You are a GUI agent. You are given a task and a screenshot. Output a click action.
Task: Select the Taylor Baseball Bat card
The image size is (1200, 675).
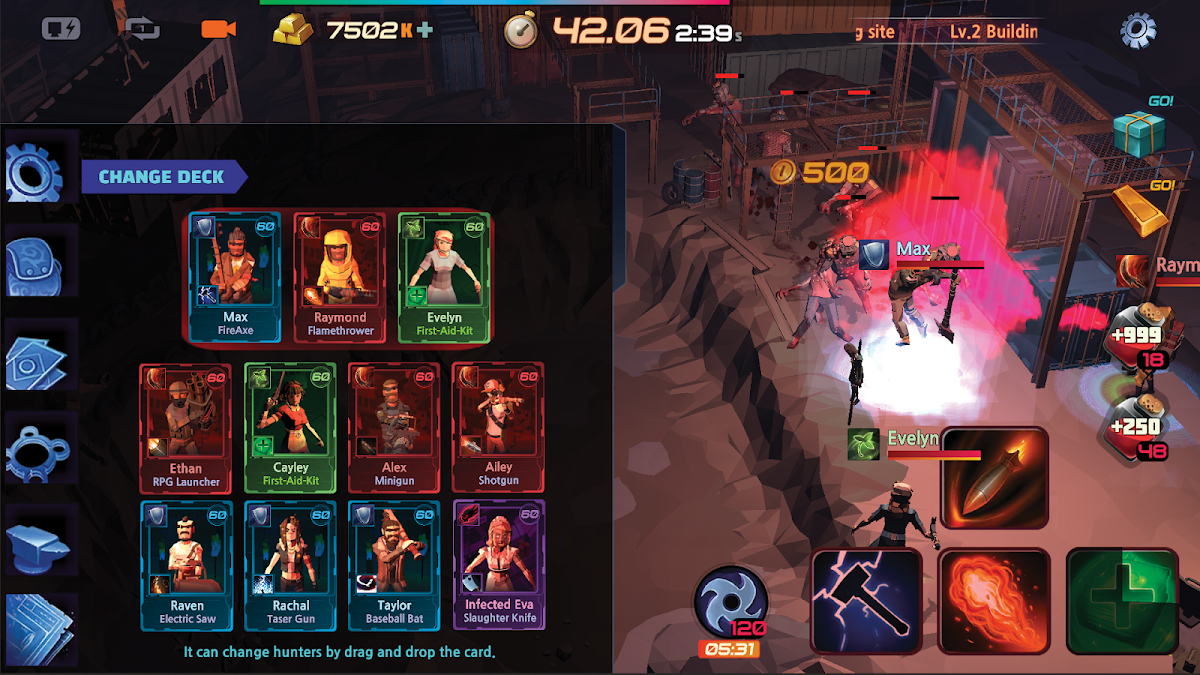coord(394,564)
